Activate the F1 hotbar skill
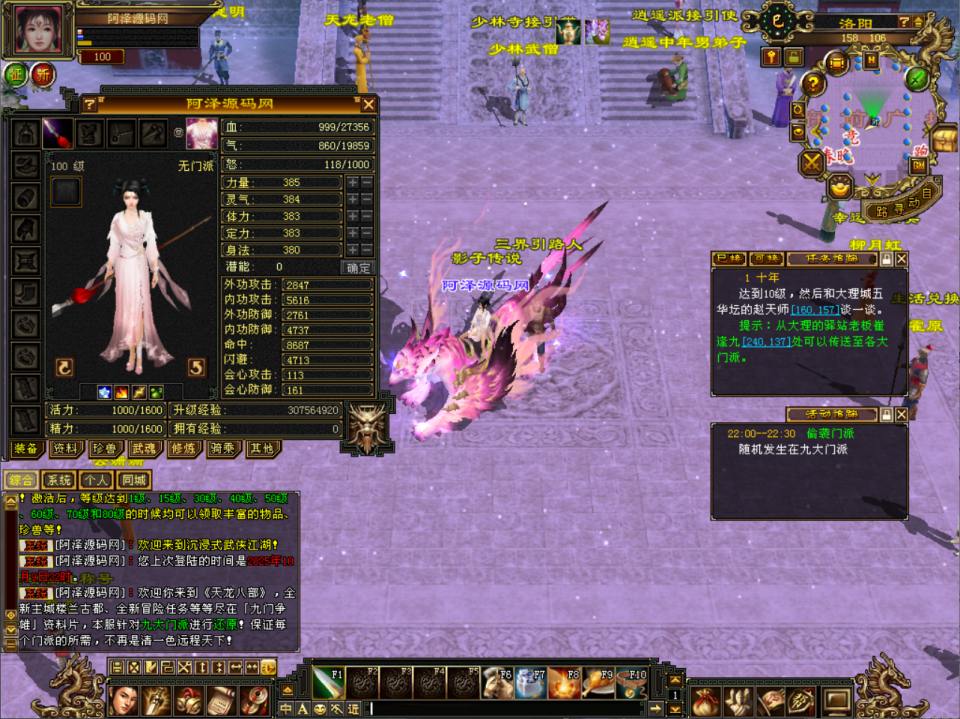Viewport: 960px width, 719px height. 328,682
